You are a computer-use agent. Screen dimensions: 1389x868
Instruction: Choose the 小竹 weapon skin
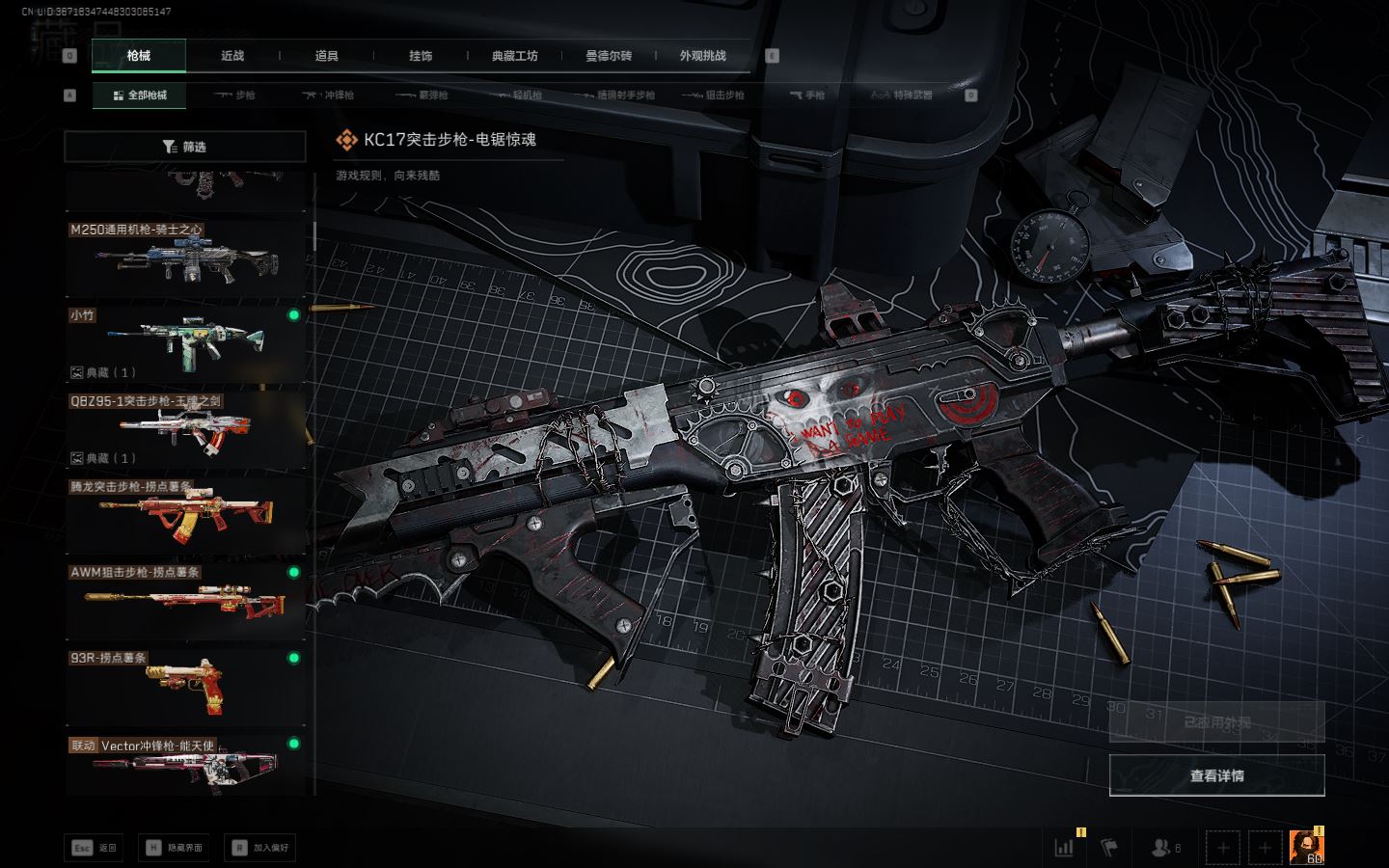185,343
